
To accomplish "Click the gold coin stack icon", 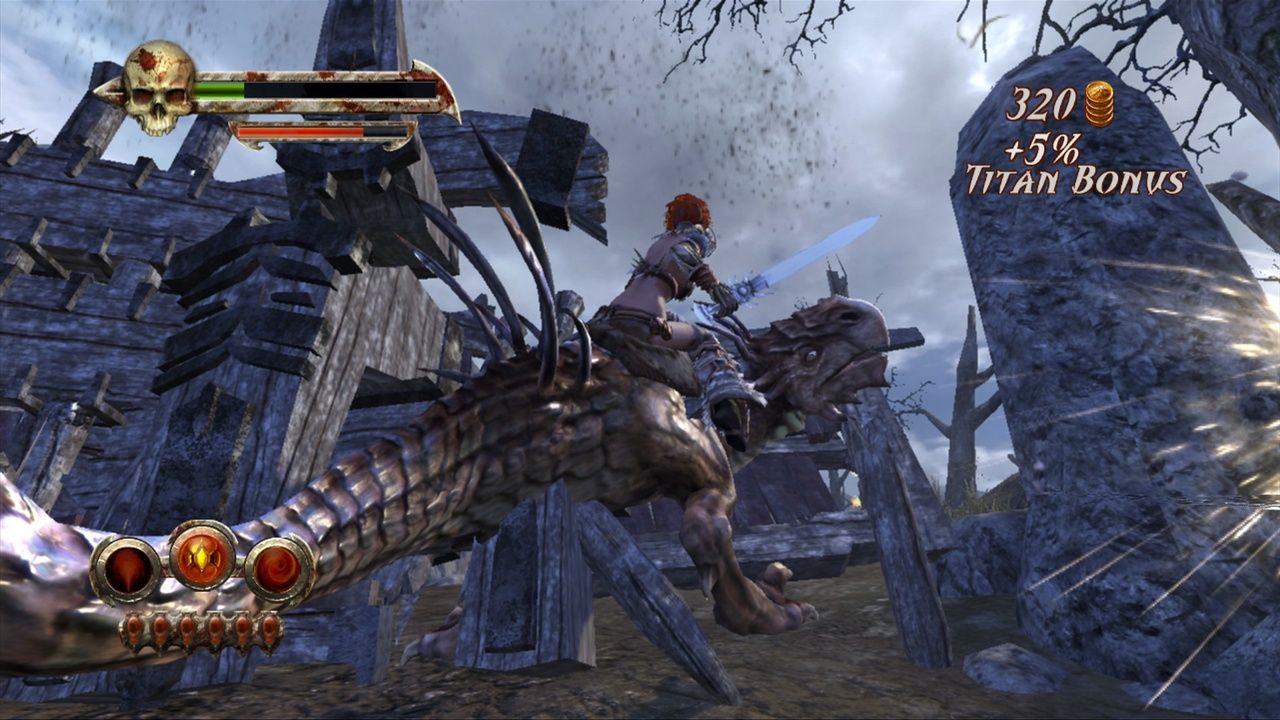I will pos(1099,104).
